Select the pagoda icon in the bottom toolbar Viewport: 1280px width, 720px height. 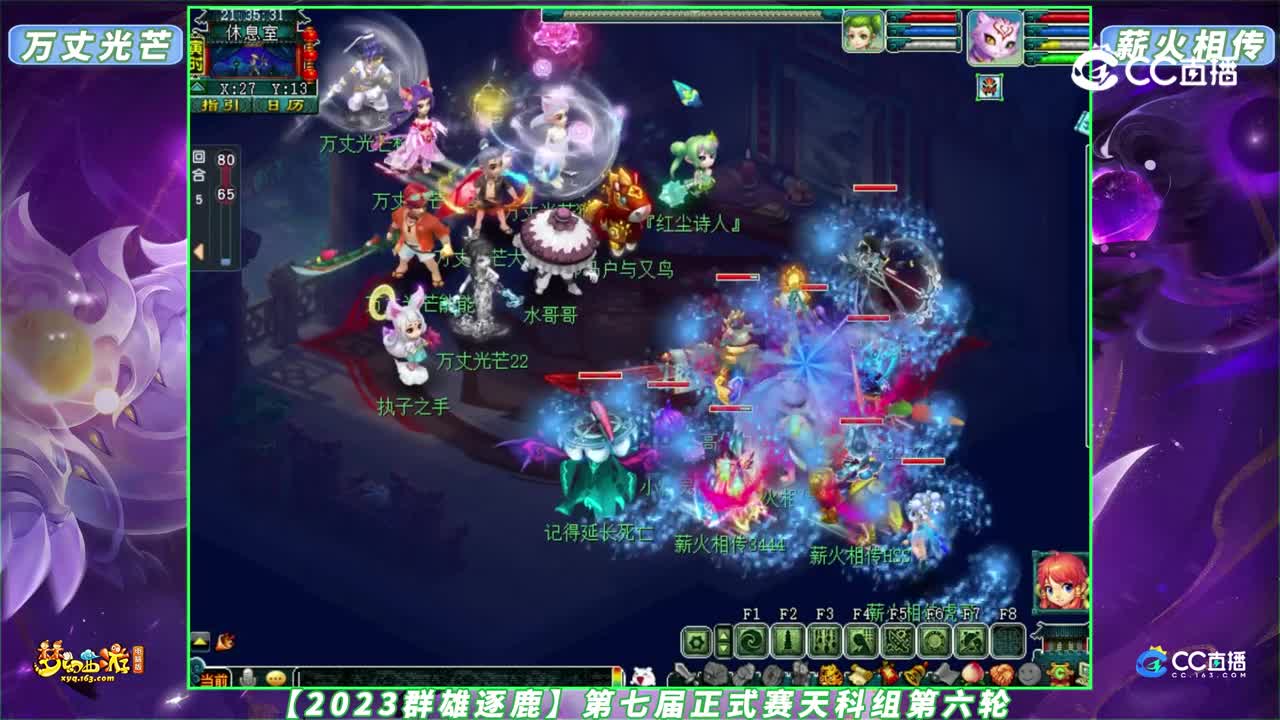coord(788,640)
